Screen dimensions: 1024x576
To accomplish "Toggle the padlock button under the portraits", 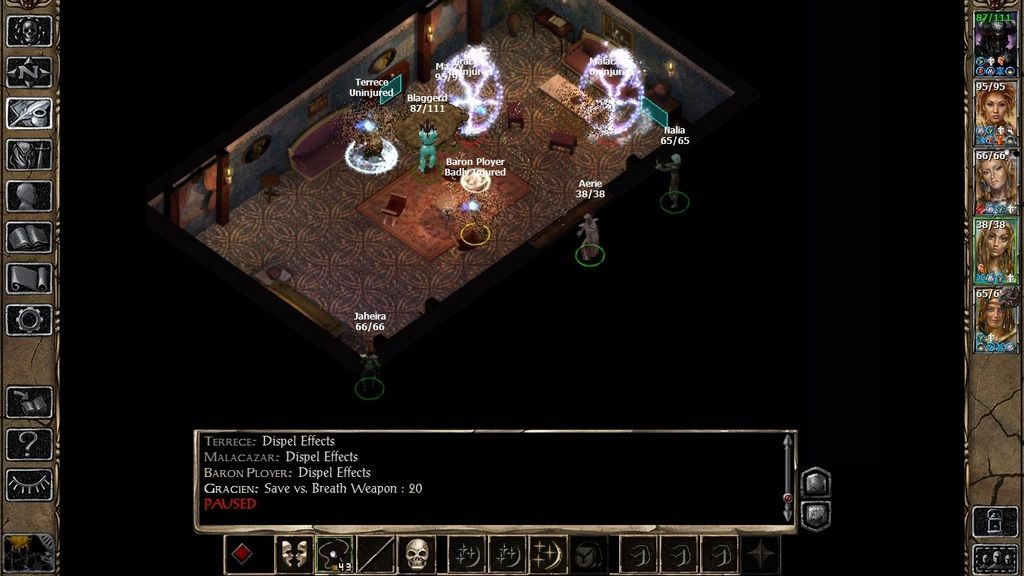I will tap(996, 522).
